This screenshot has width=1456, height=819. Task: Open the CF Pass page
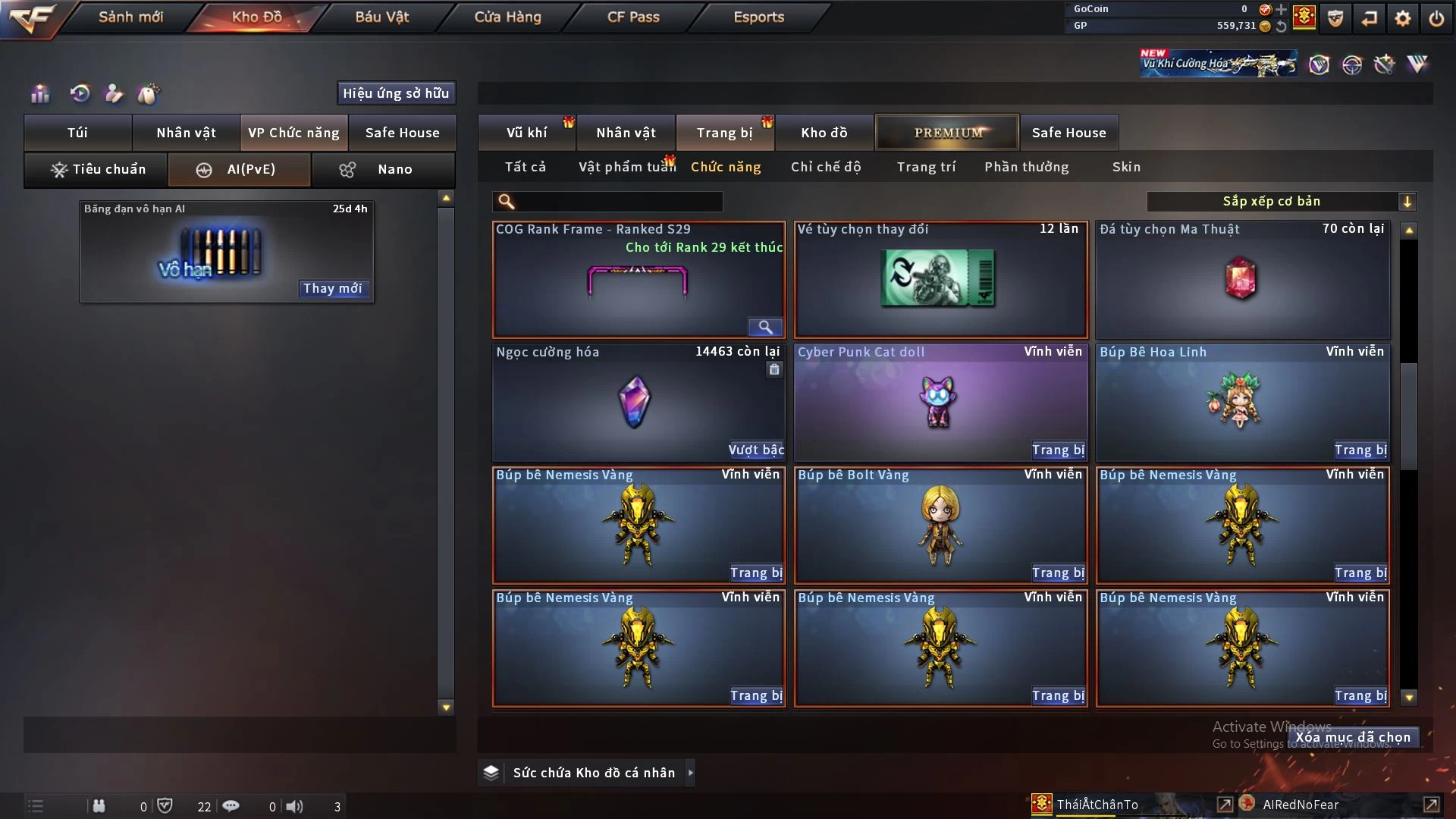(633, 17)
